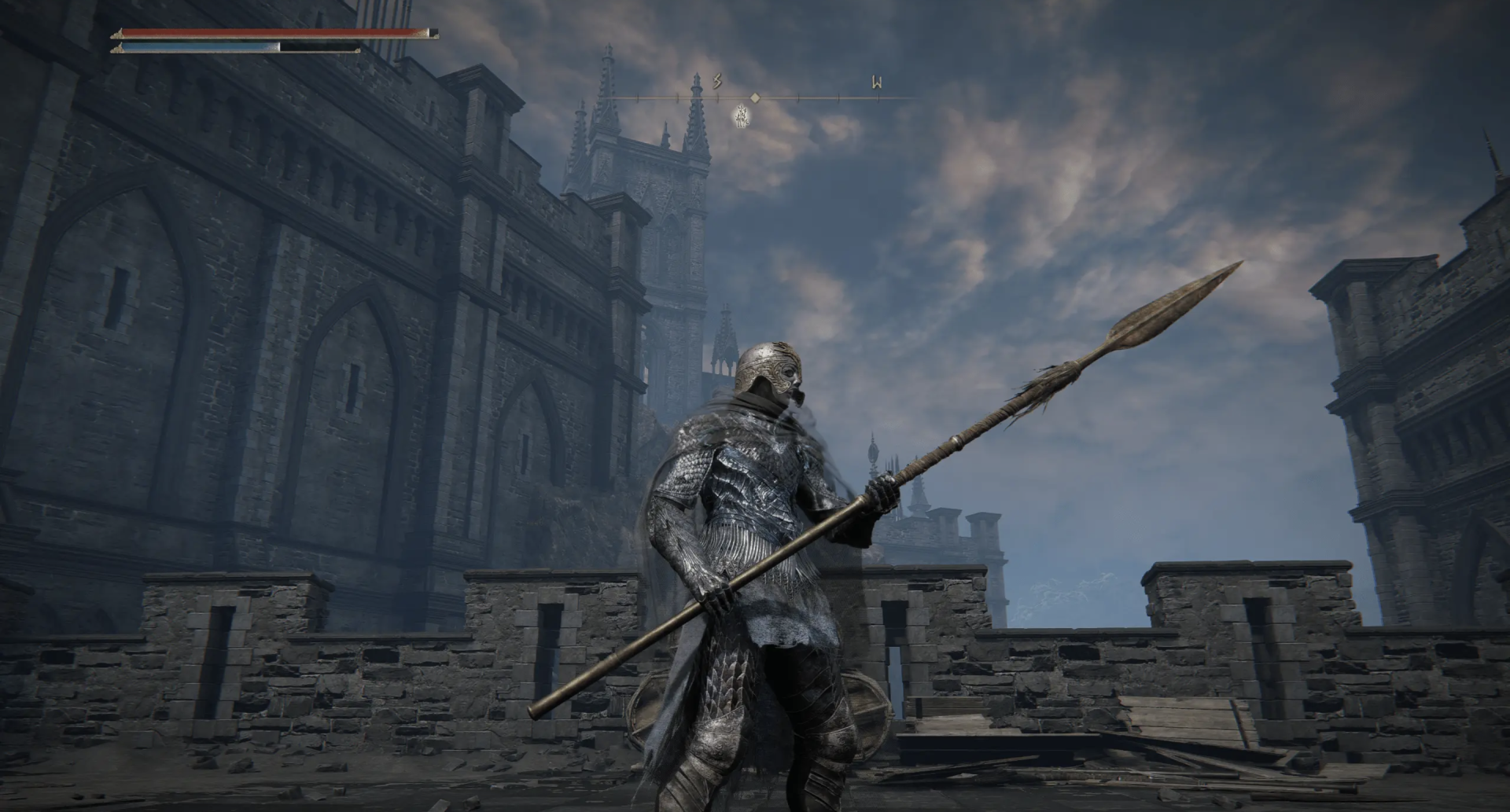
Task: Select the diamond heading indicator on the compass
Action: pos(755,98)
